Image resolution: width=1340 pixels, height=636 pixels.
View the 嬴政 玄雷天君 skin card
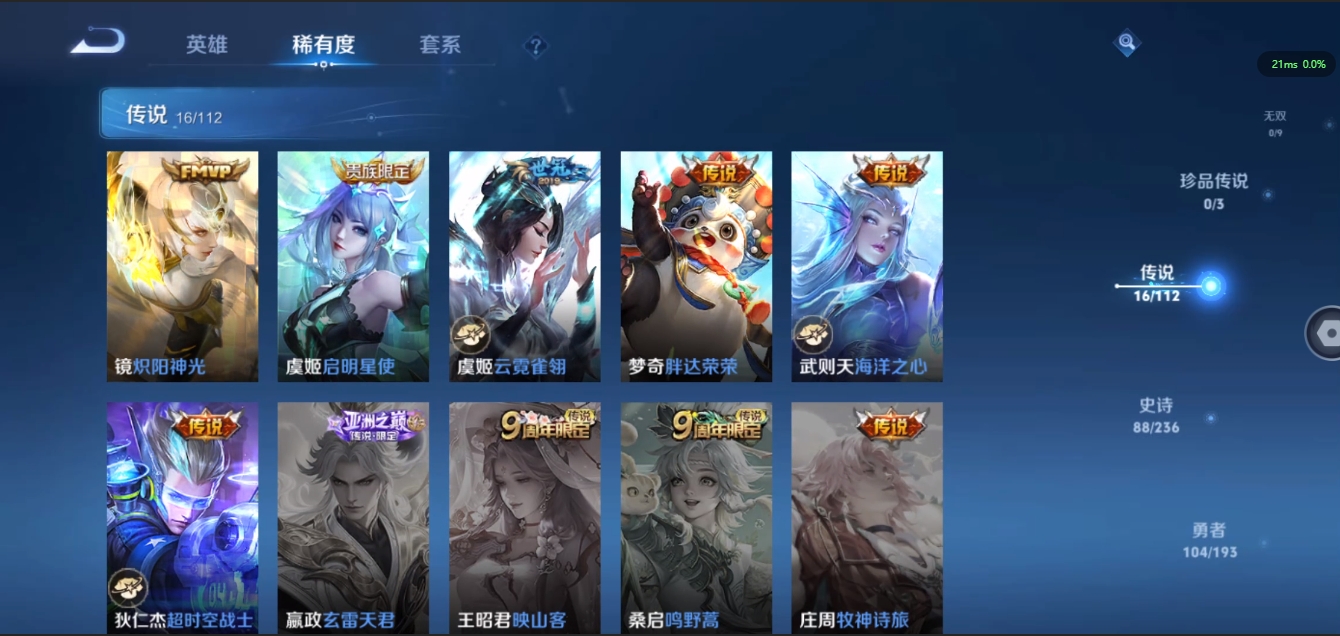(353, 517)
